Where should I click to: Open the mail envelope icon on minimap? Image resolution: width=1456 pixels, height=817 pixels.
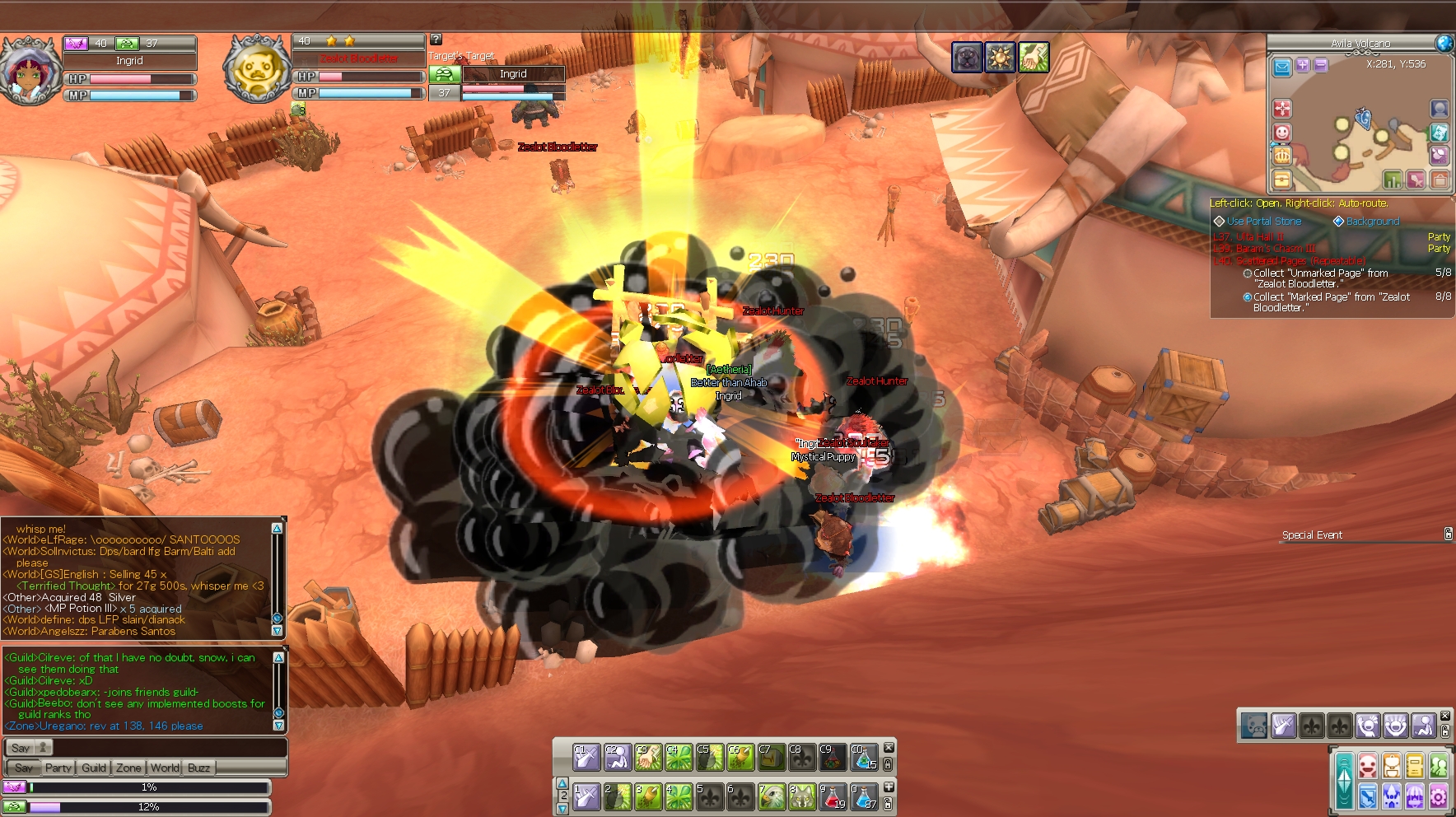pyautogui.click(x=1282, y=67)
